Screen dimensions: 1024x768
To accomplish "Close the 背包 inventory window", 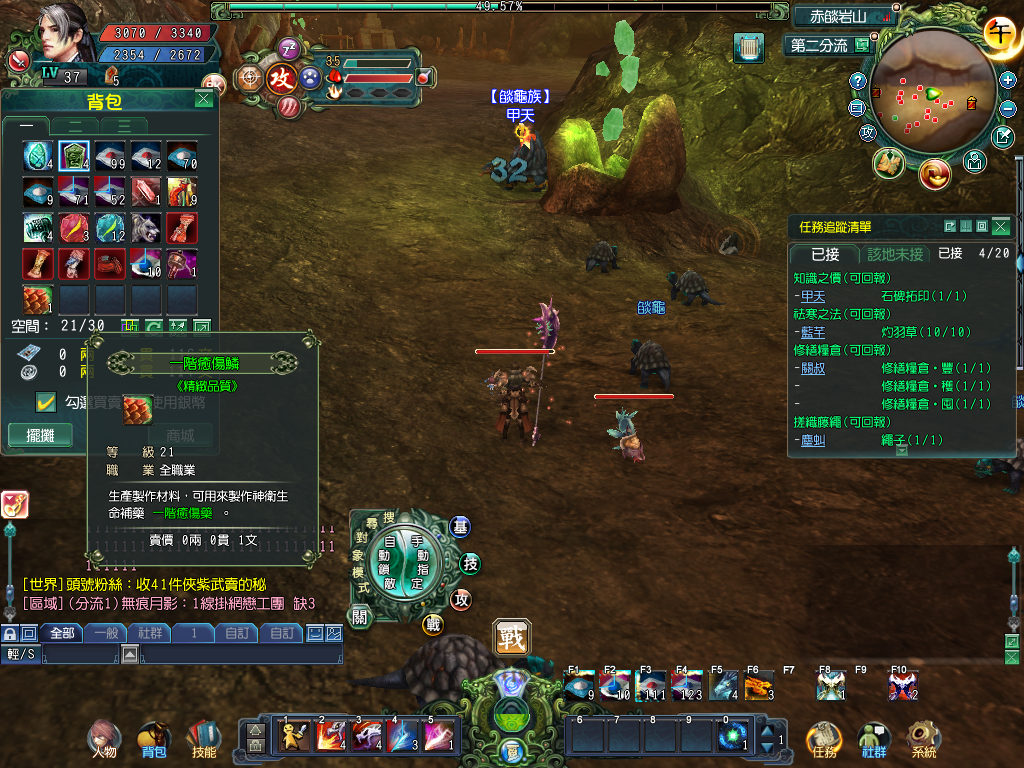I will click(204, 99).
